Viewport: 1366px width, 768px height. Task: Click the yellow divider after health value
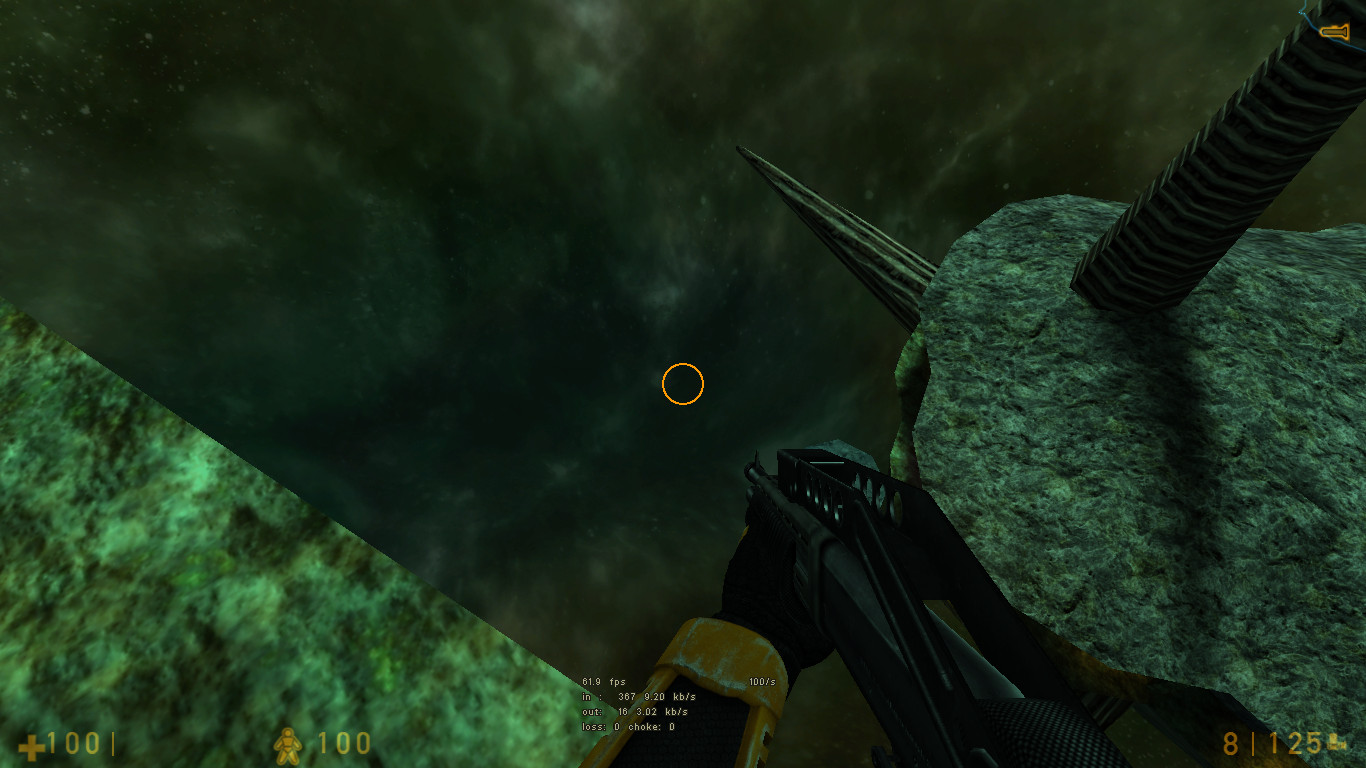point(113,742)
